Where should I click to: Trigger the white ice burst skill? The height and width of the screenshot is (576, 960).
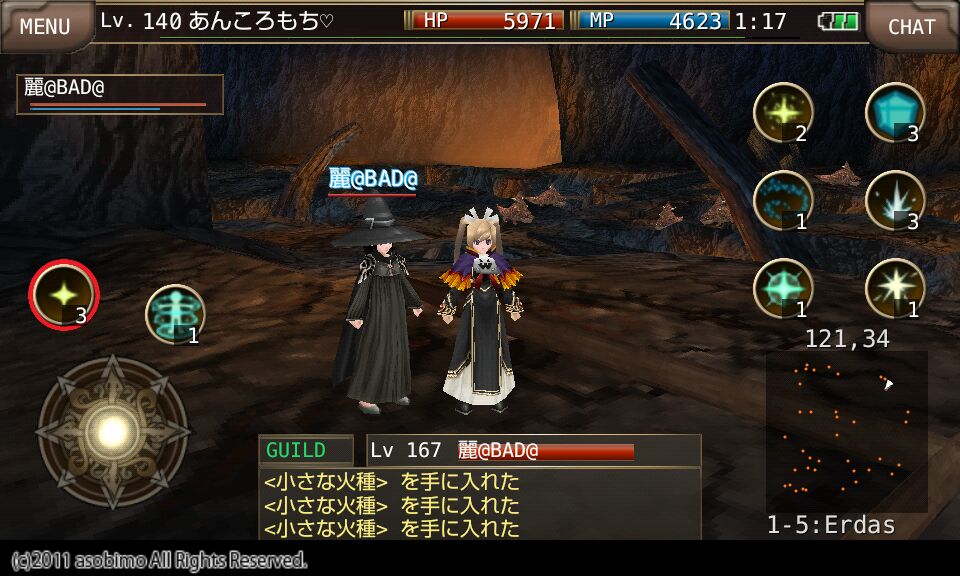[894, 200]
